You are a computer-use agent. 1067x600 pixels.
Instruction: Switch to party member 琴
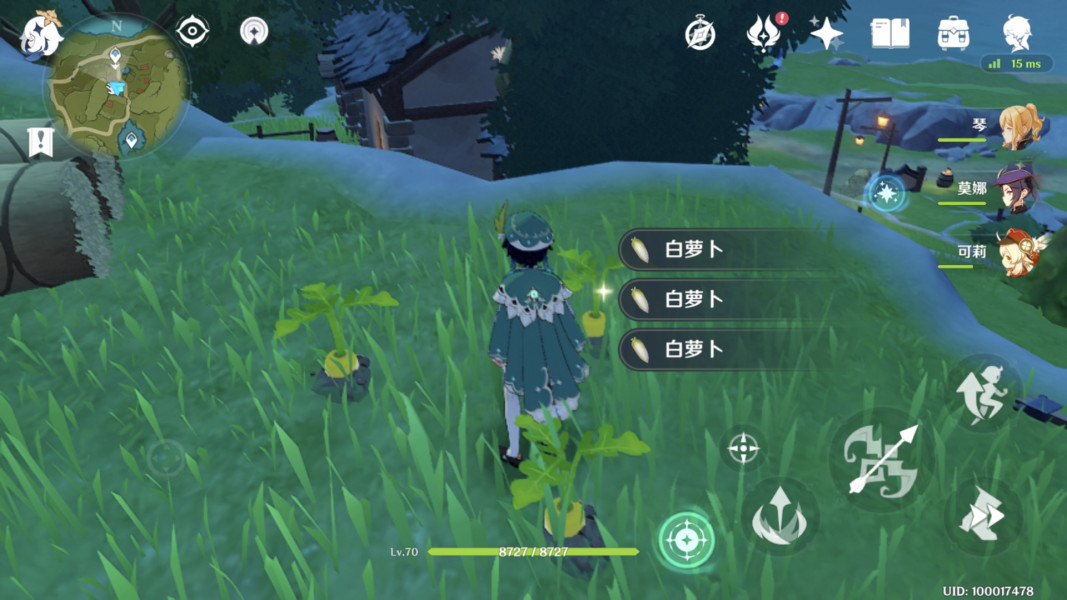pyautogui.click(x=1018, y=128)
